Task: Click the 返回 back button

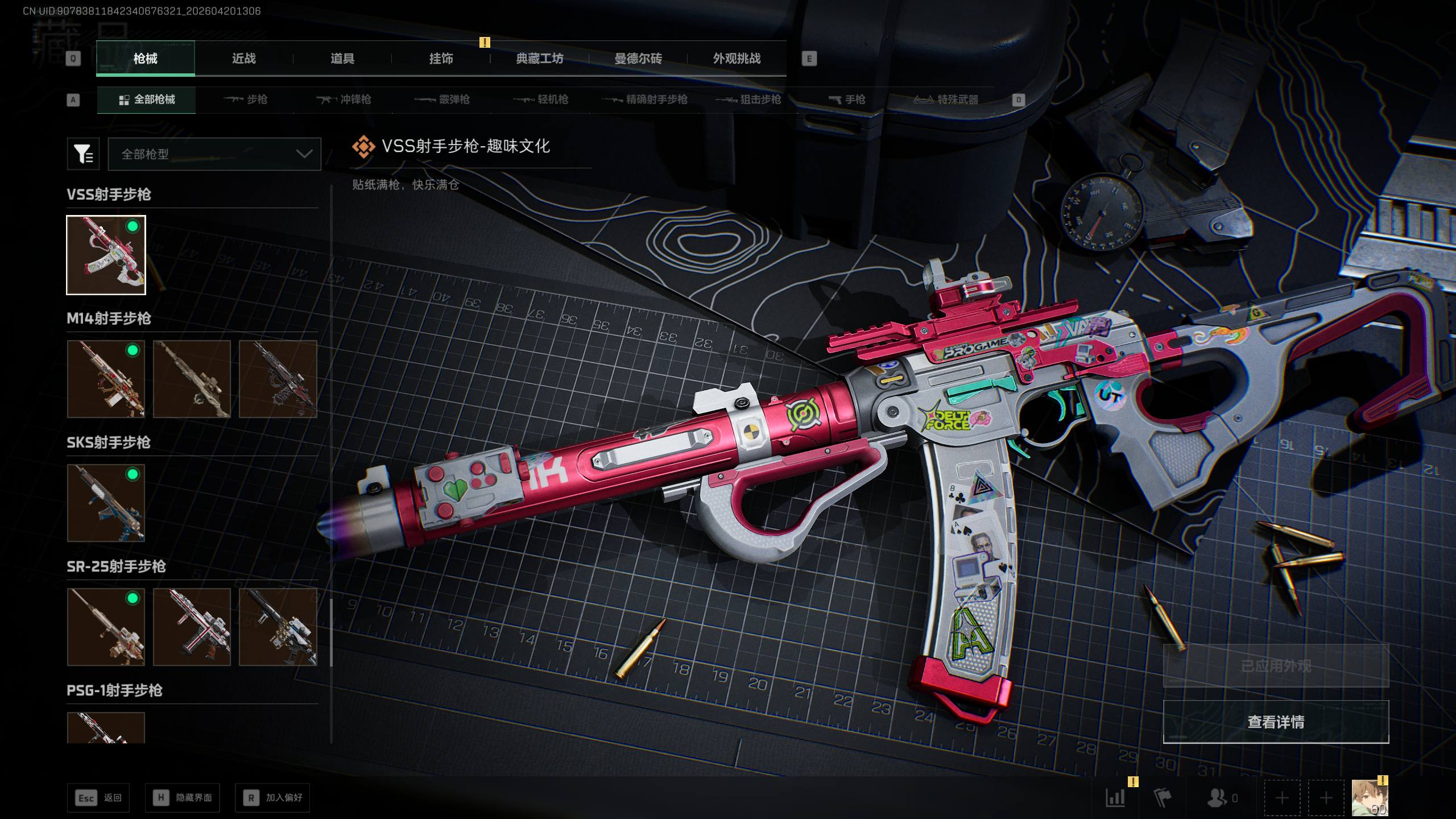Action: tap(98, 798)
